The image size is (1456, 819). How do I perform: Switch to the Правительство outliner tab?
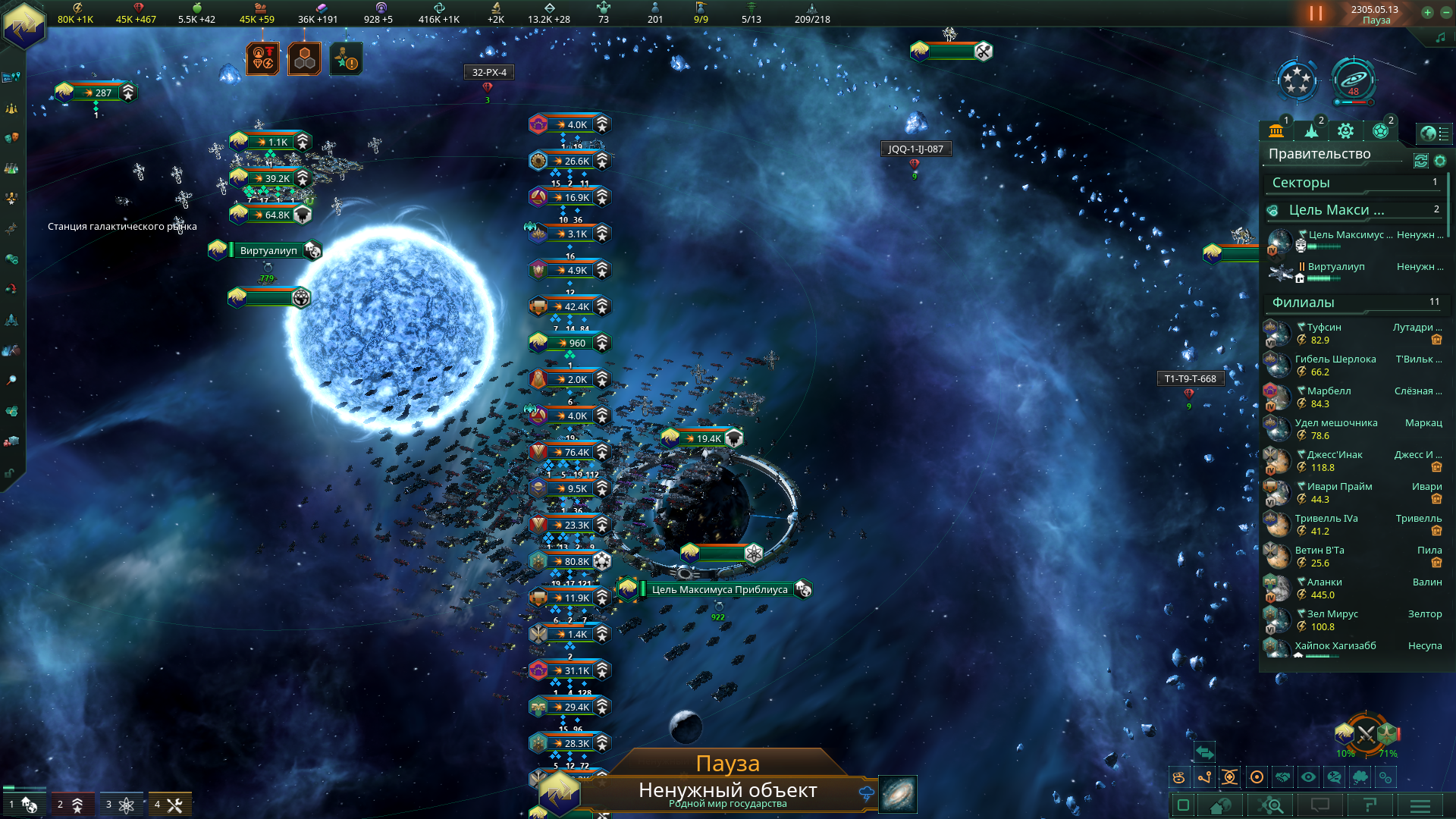click(x=1276, y=131)
